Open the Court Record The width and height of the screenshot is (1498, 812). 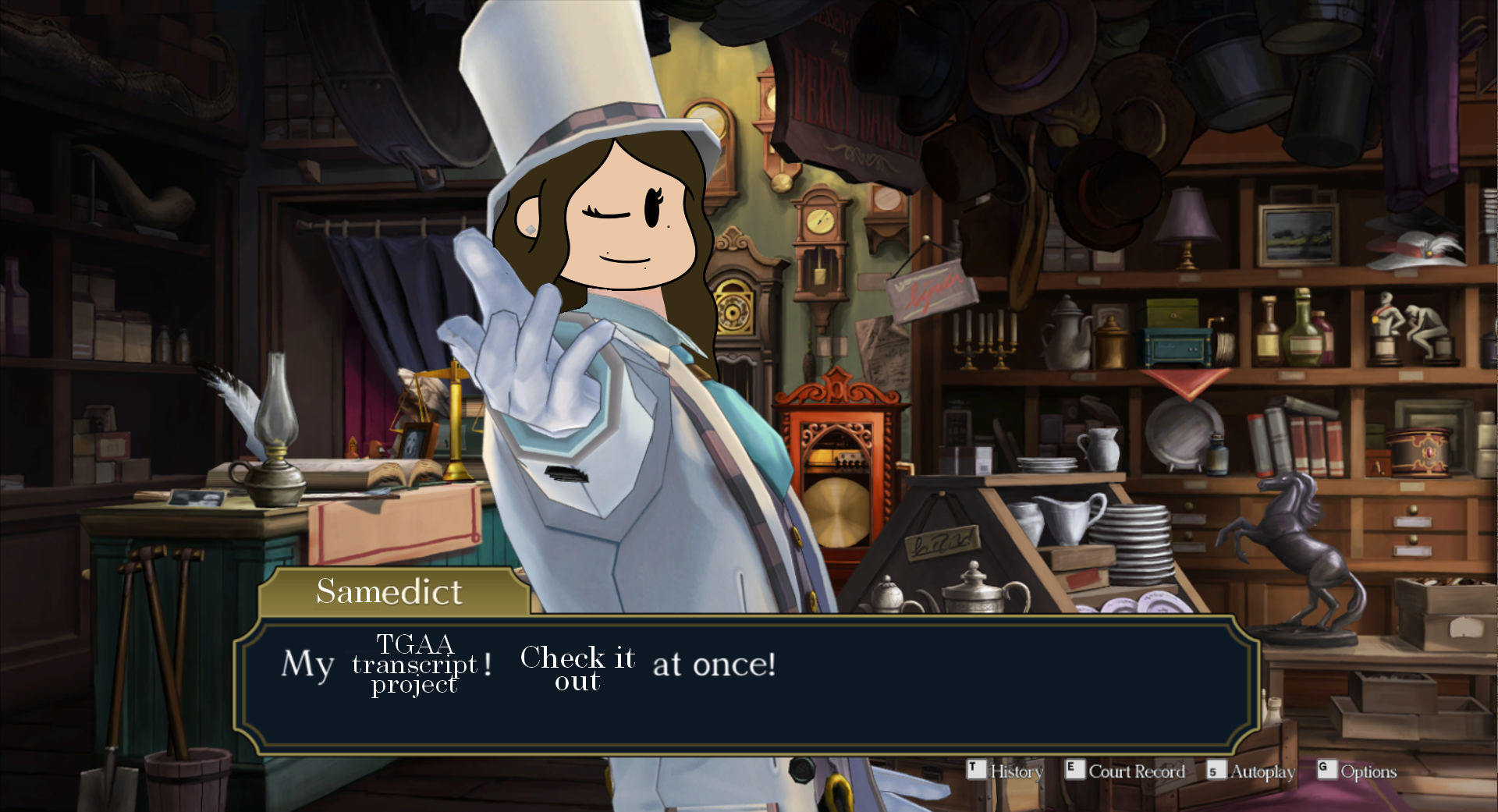click(x=1125, y=771)
